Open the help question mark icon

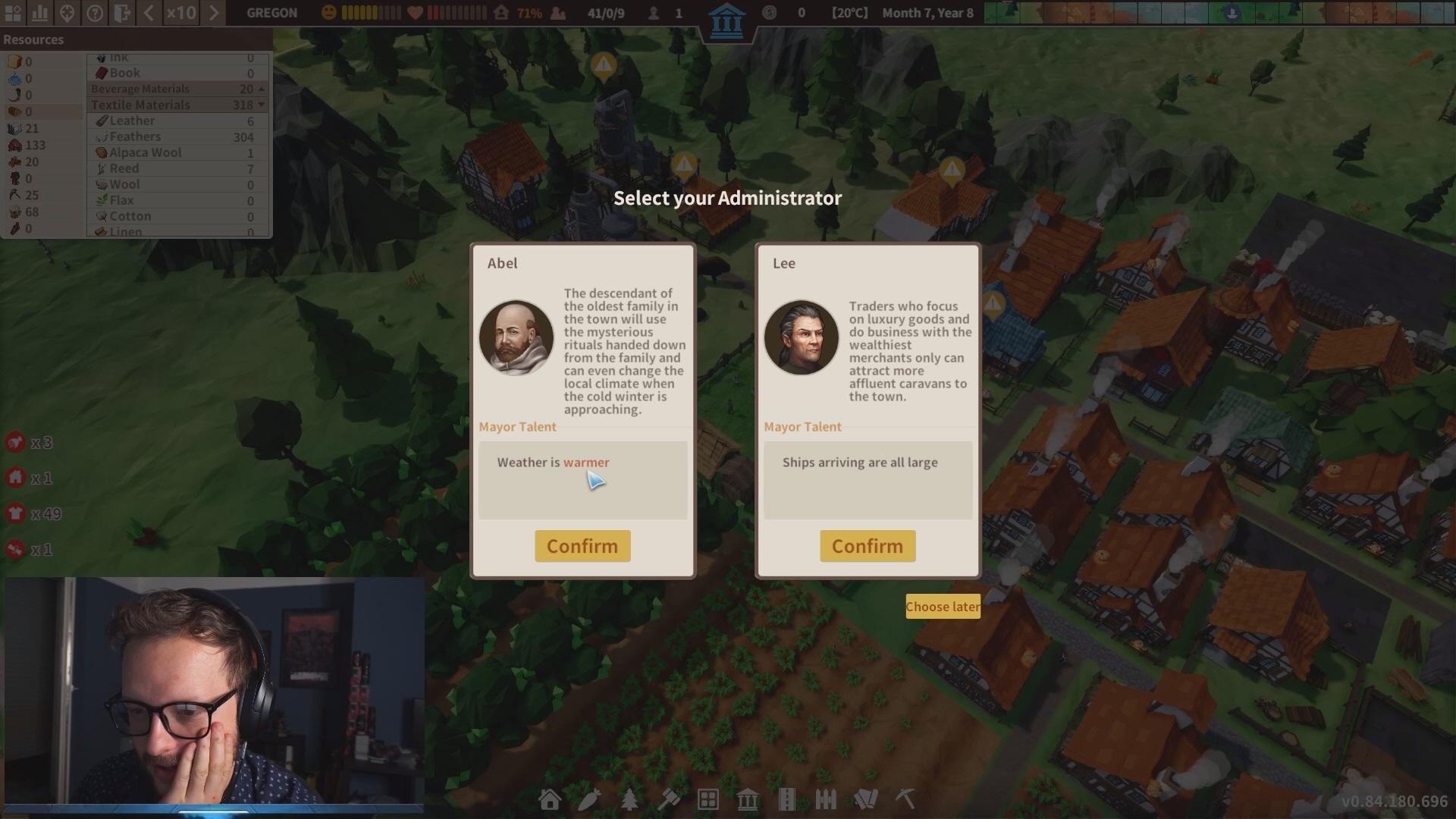tap(95, 13)
